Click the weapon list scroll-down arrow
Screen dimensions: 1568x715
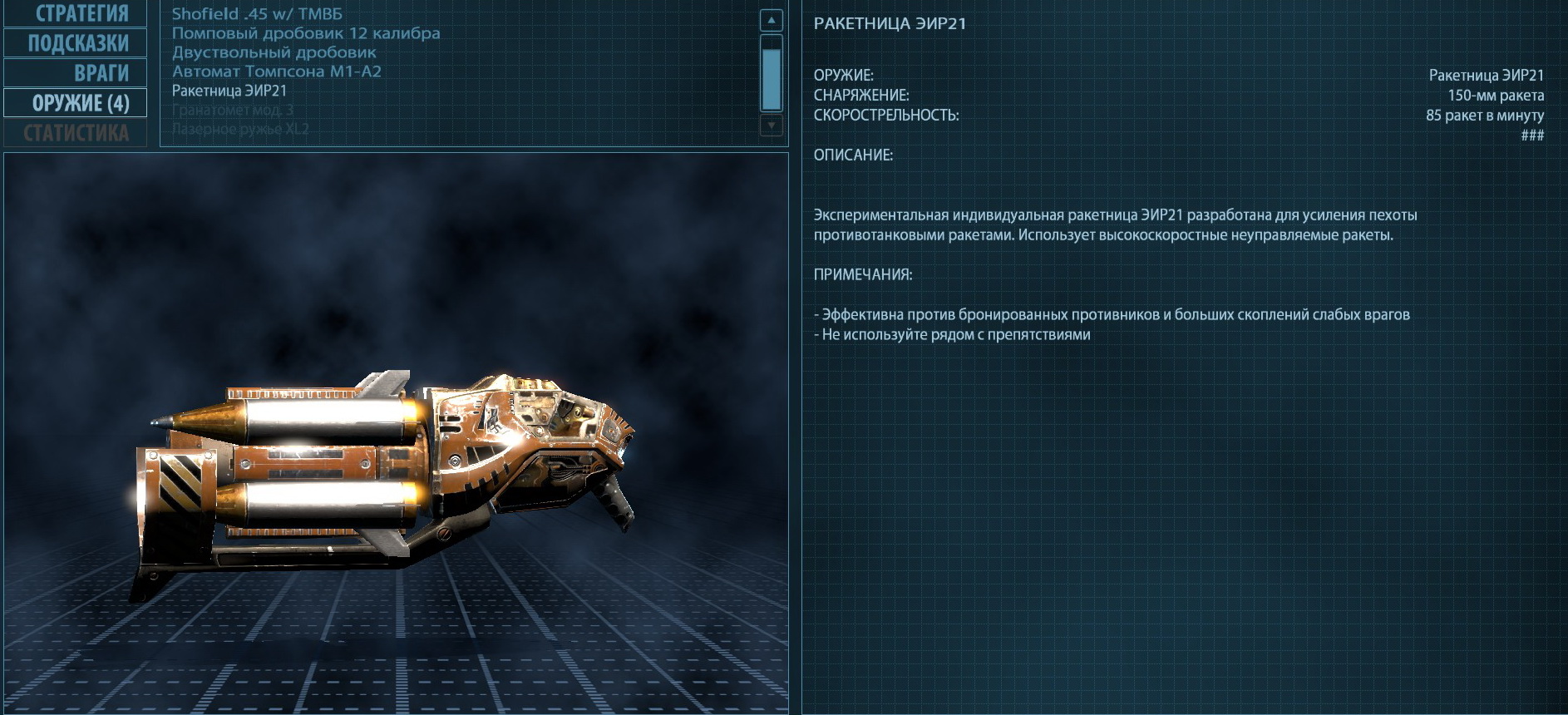pos(772,126)
